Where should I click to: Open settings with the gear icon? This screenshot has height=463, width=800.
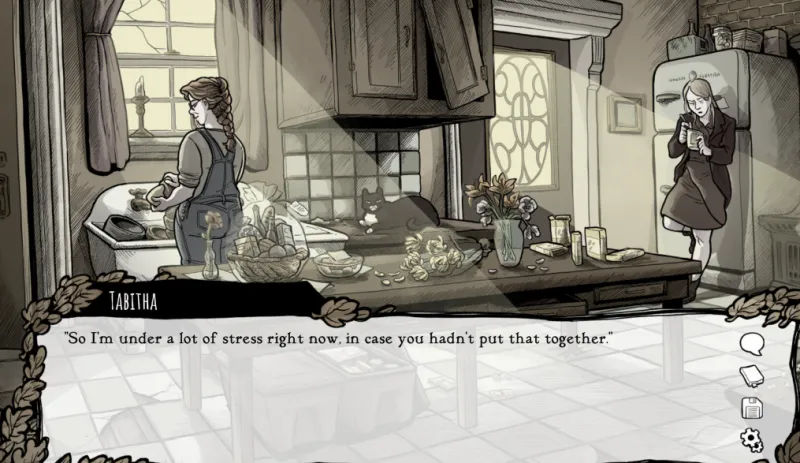(751, 438)
